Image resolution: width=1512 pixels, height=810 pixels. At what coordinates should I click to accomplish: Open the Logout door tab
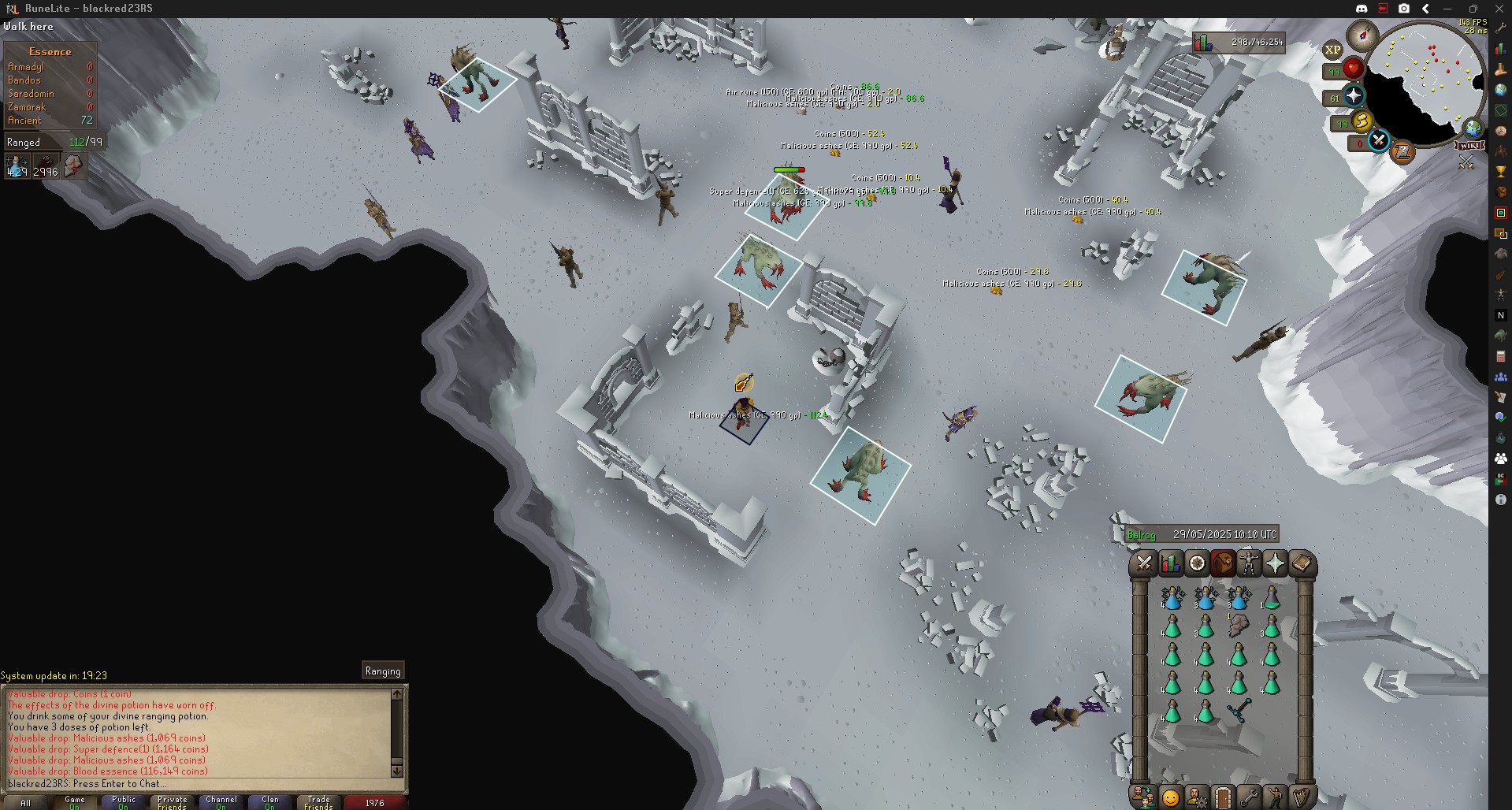coord(1222,797)
